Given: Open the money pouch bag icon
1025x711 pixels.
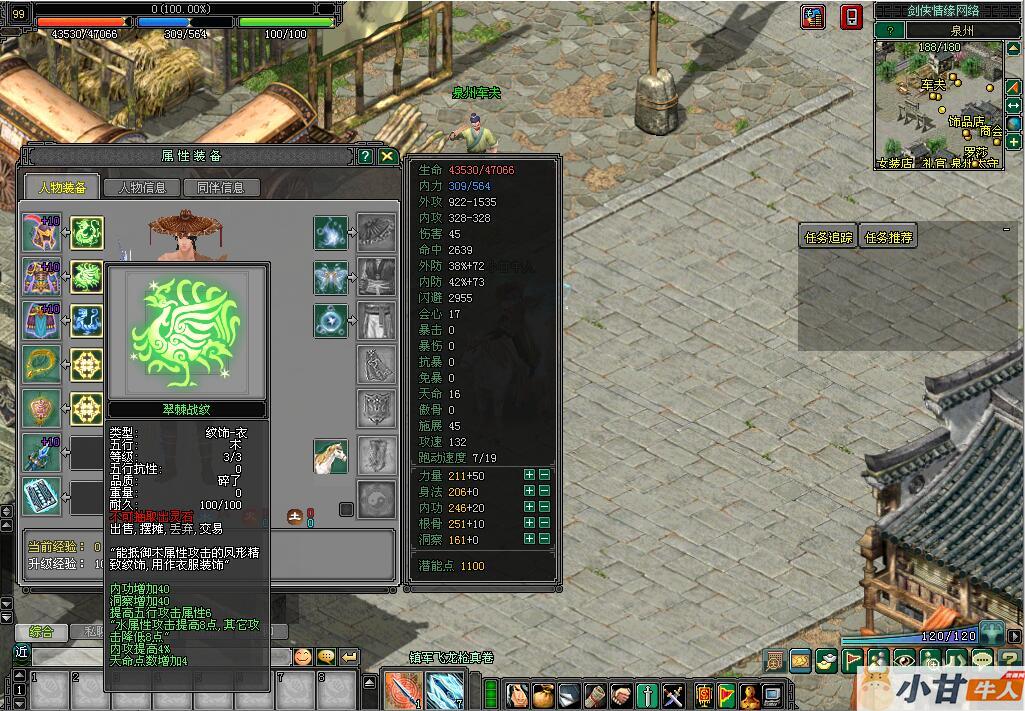Looking at the screenshot, I should (543, 693).
